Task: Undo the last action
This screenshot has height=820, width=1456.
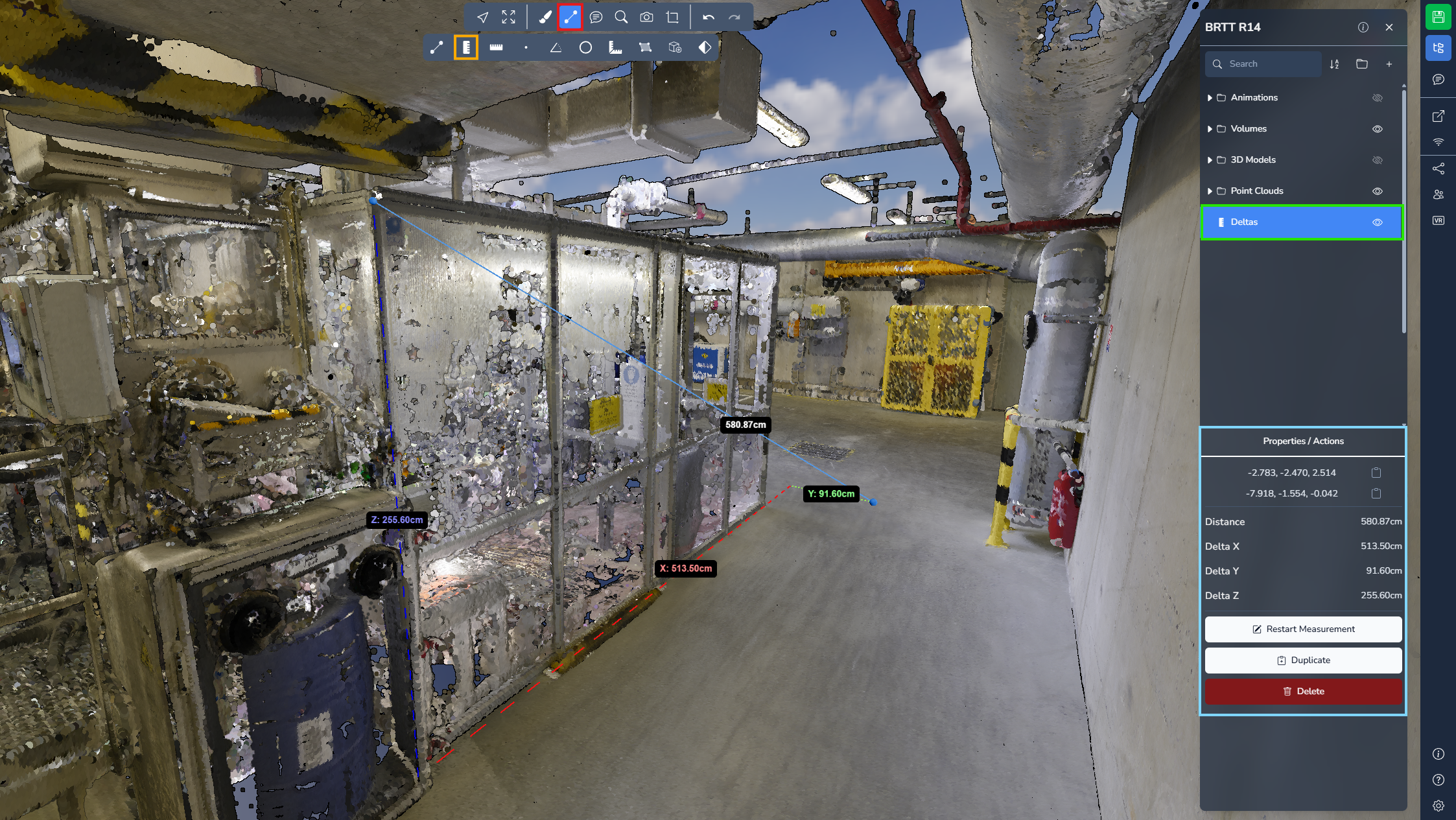Action: tap(709, 18)
